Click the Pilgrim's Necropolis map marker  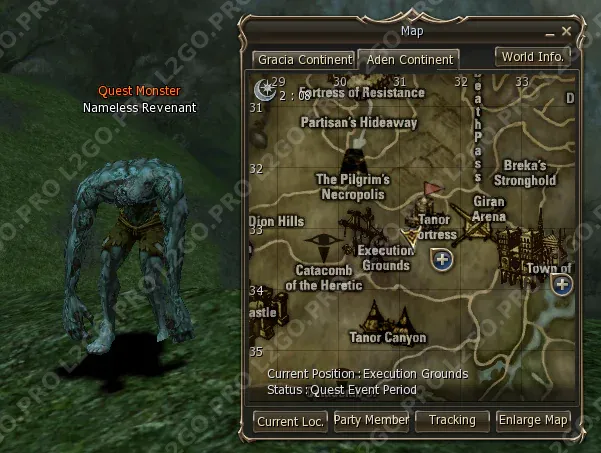pos(353,160)
